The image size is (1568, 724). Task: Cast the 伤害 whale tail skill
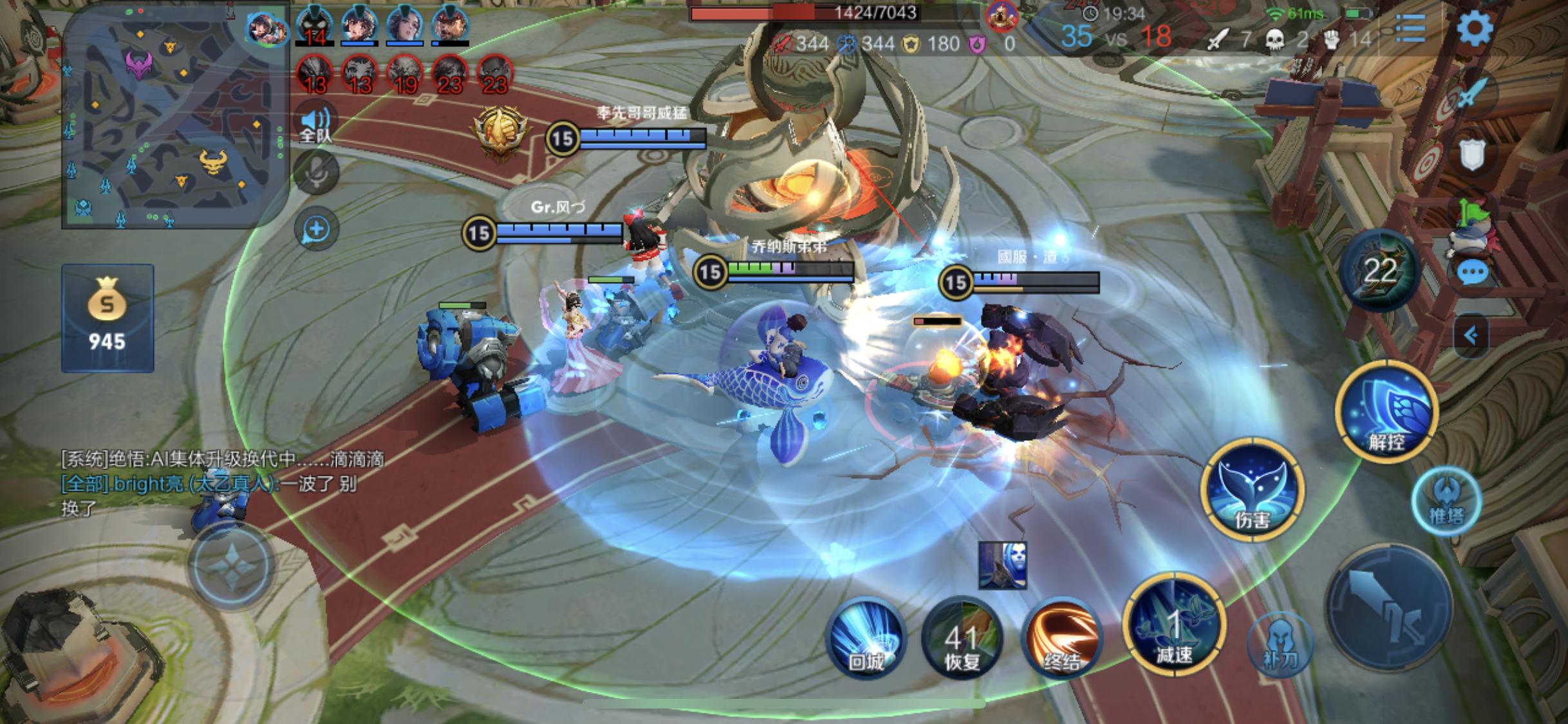pyautogui.click(x=1252, y=490)
